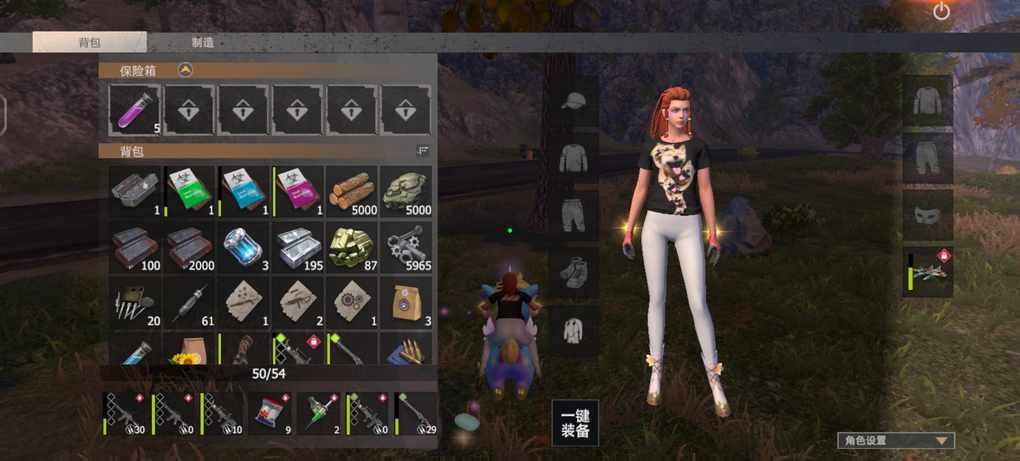Select the syringe stack of 61

tap(190, 301)
